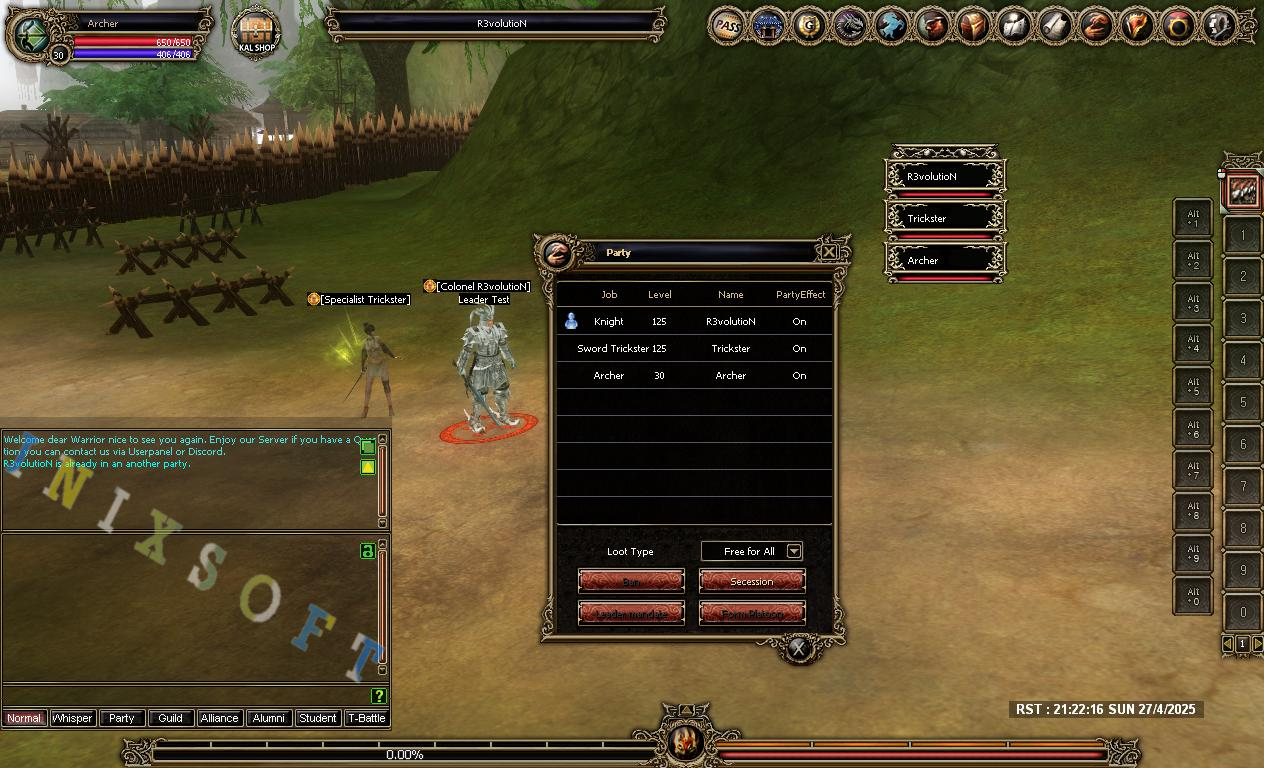Close the Party window with top X
1264x768 pixels.
tap(829, 253)
